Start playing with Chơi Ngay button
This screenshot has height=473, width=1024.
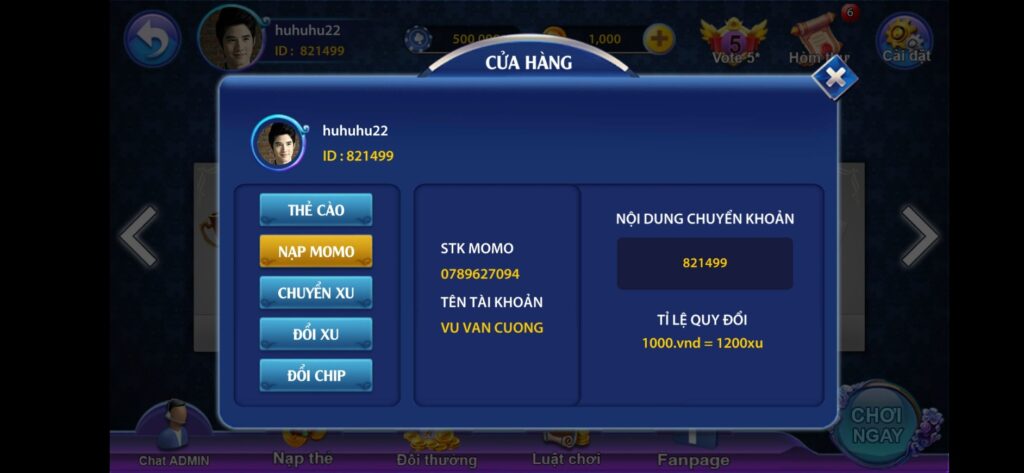tap(877, 425)
